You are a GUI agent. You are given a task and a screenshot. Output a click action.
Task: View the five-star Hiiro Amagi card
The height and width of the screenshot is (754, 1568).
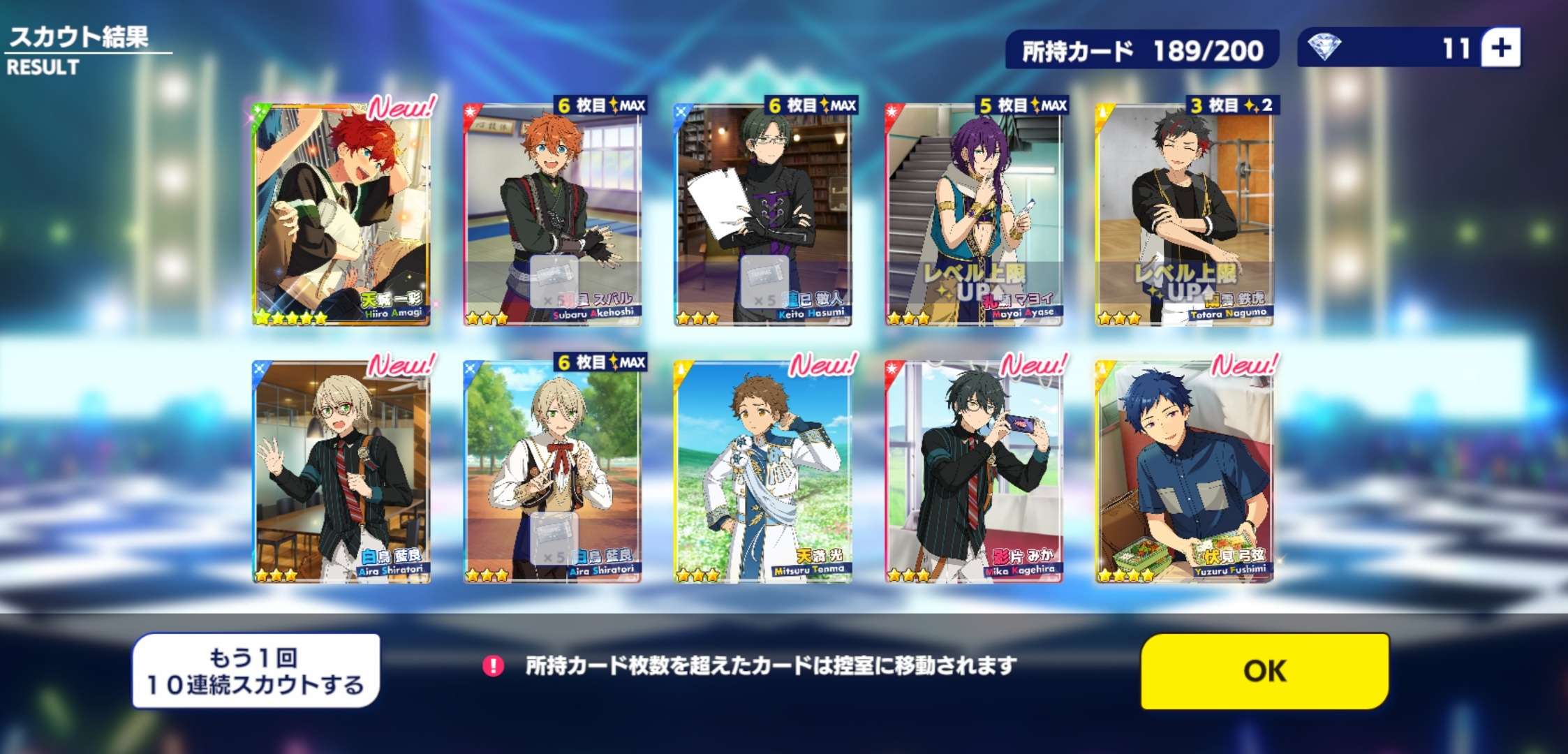click(x=341, y=213)
